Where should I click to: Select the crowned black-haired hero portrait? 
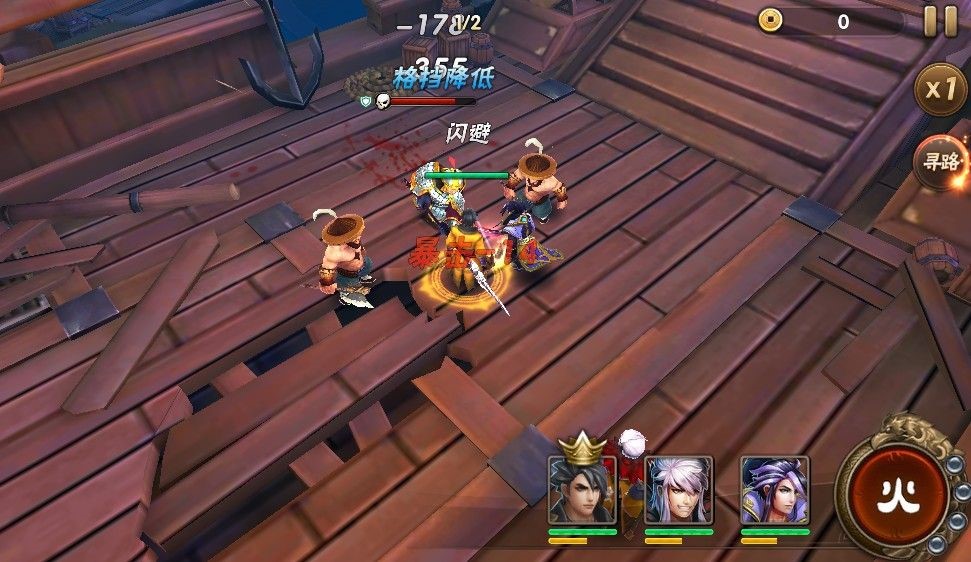pos(581,490)
